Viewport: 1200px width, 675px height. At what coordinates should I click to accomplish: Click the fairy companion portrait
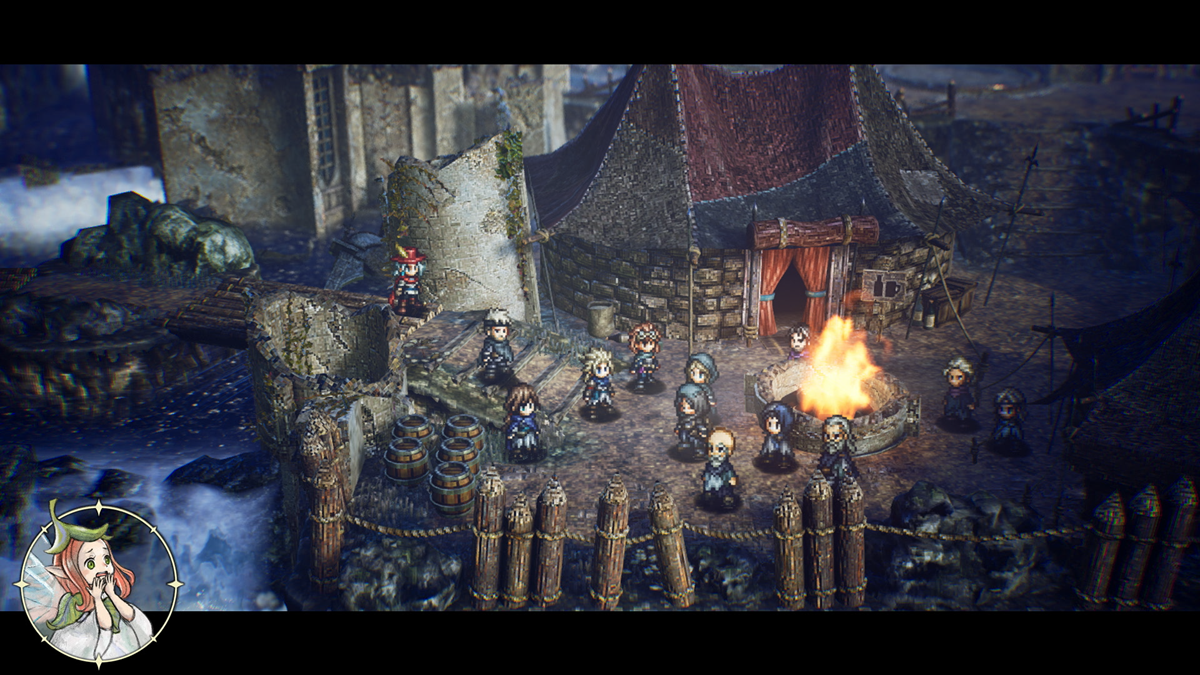coord(98,582)
